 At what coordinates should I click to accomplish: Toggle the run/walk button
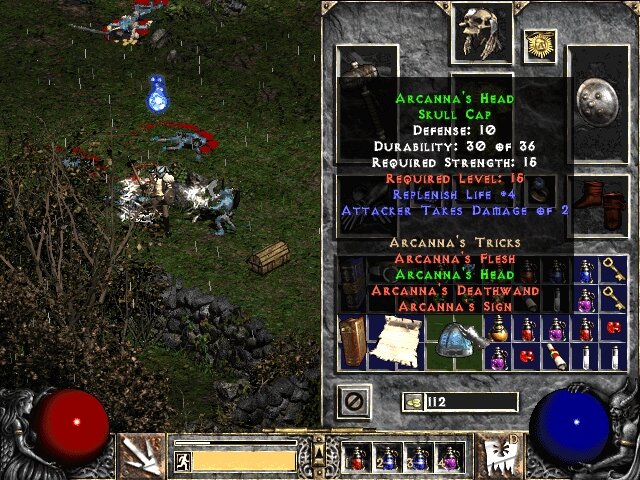point(182,461)
